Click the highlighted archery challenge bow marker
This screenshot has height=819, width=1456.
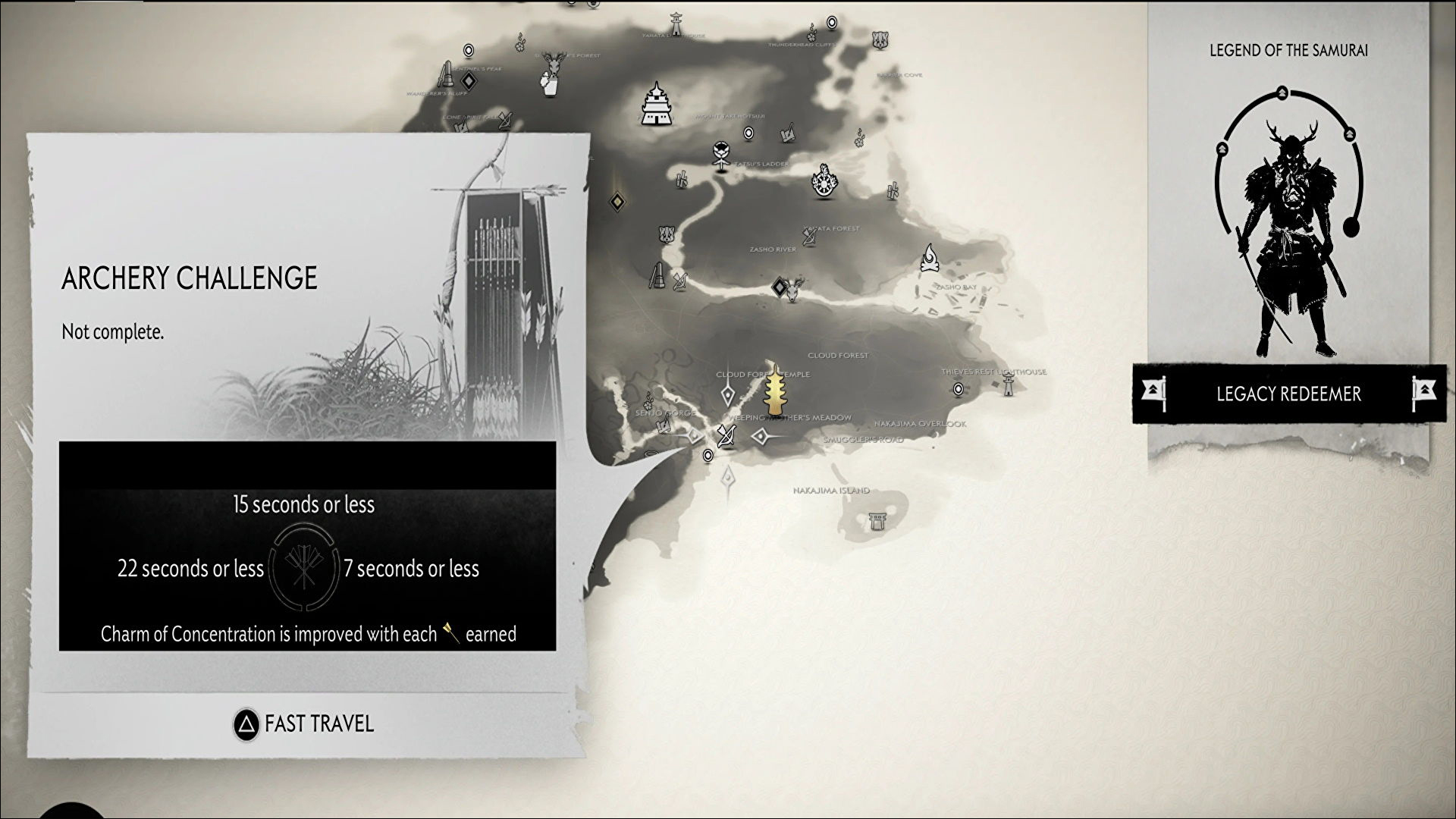click(726, 437)
